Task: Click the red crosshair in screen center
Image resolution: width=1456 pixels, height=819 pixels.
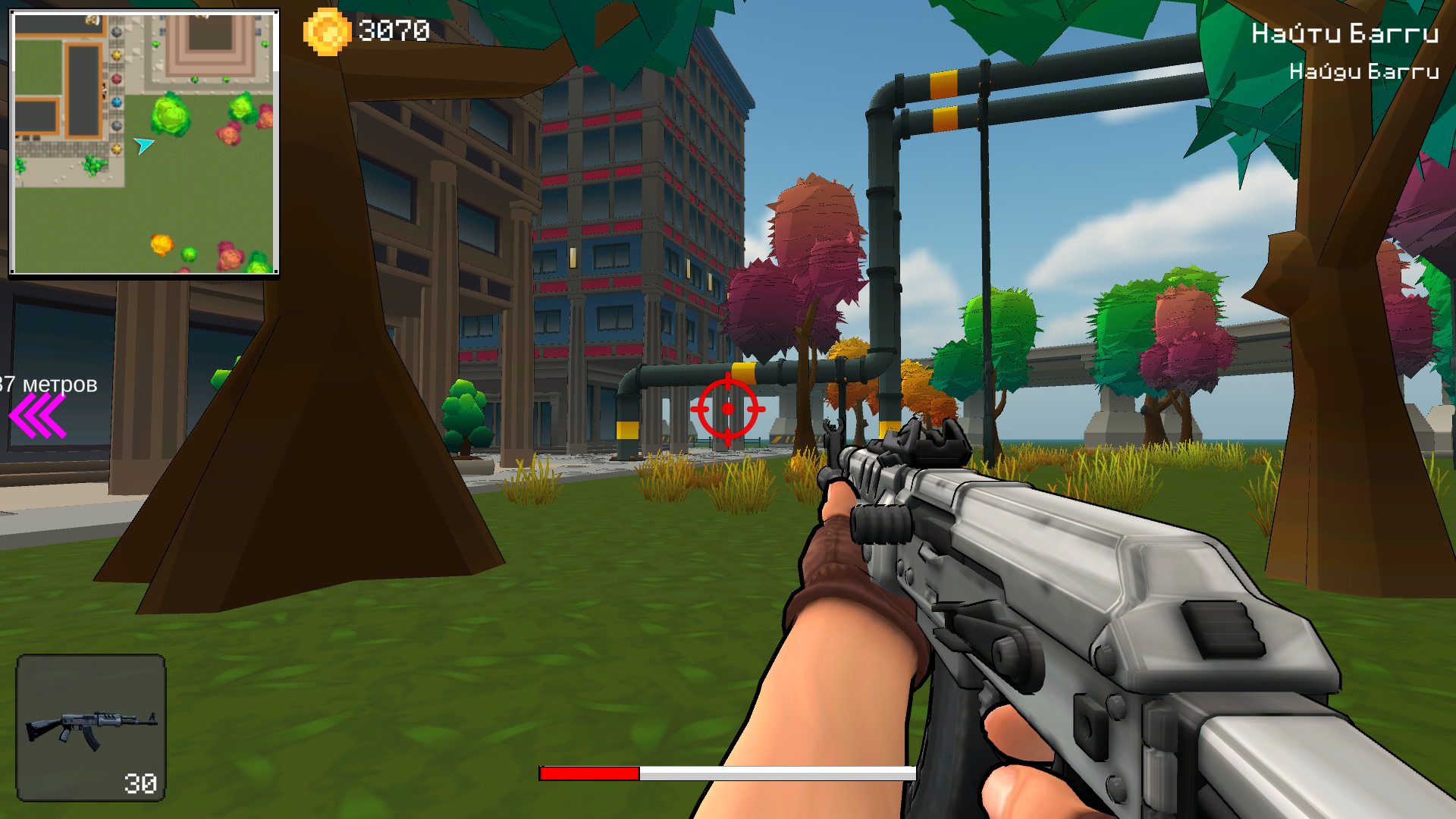Action: click(729, 408)
